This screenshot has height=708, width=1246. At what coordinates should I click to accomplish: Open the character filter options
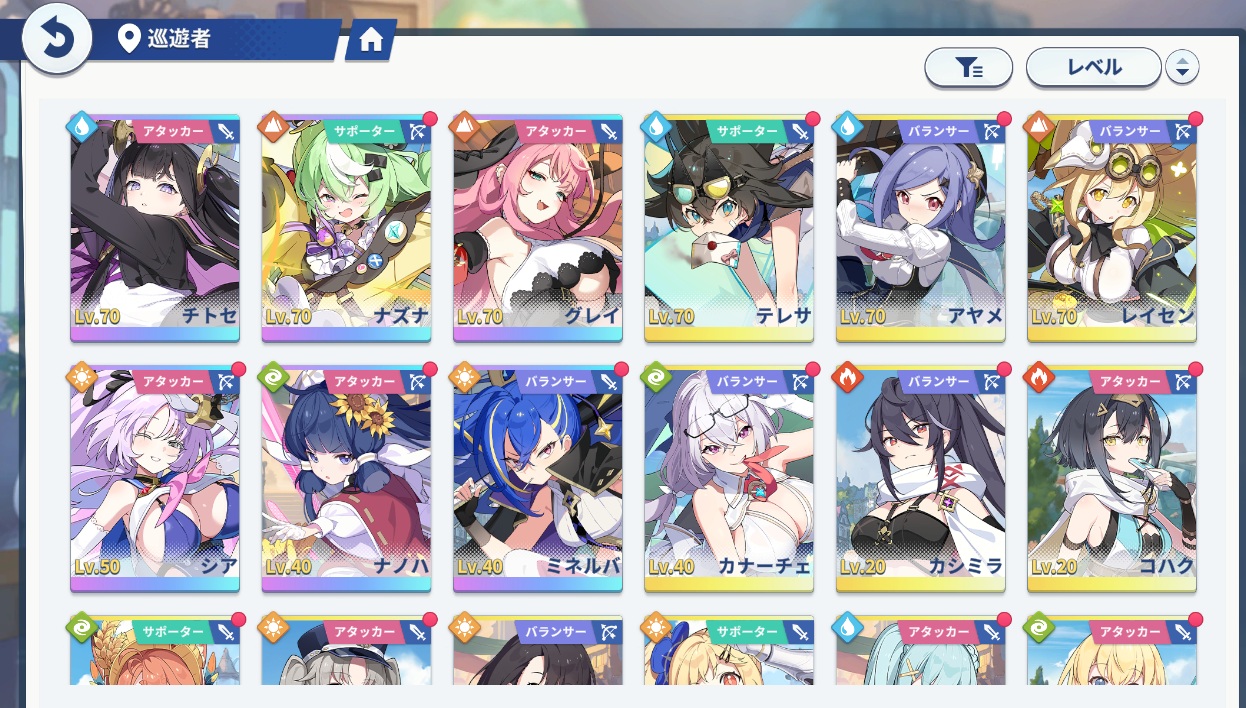coord(968,67)
